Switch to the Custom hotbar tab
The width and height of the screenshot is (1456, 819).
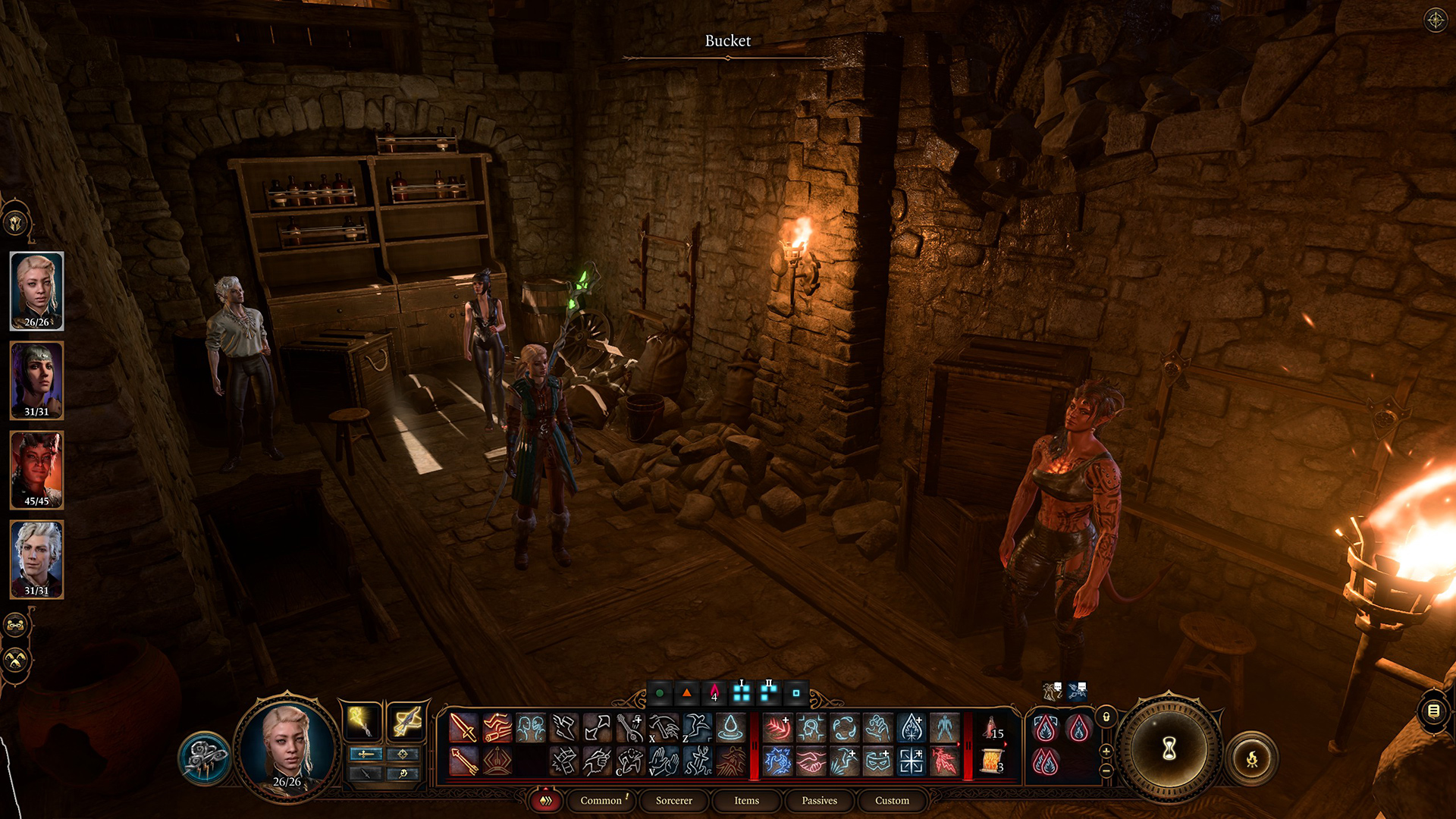[892, 801]
